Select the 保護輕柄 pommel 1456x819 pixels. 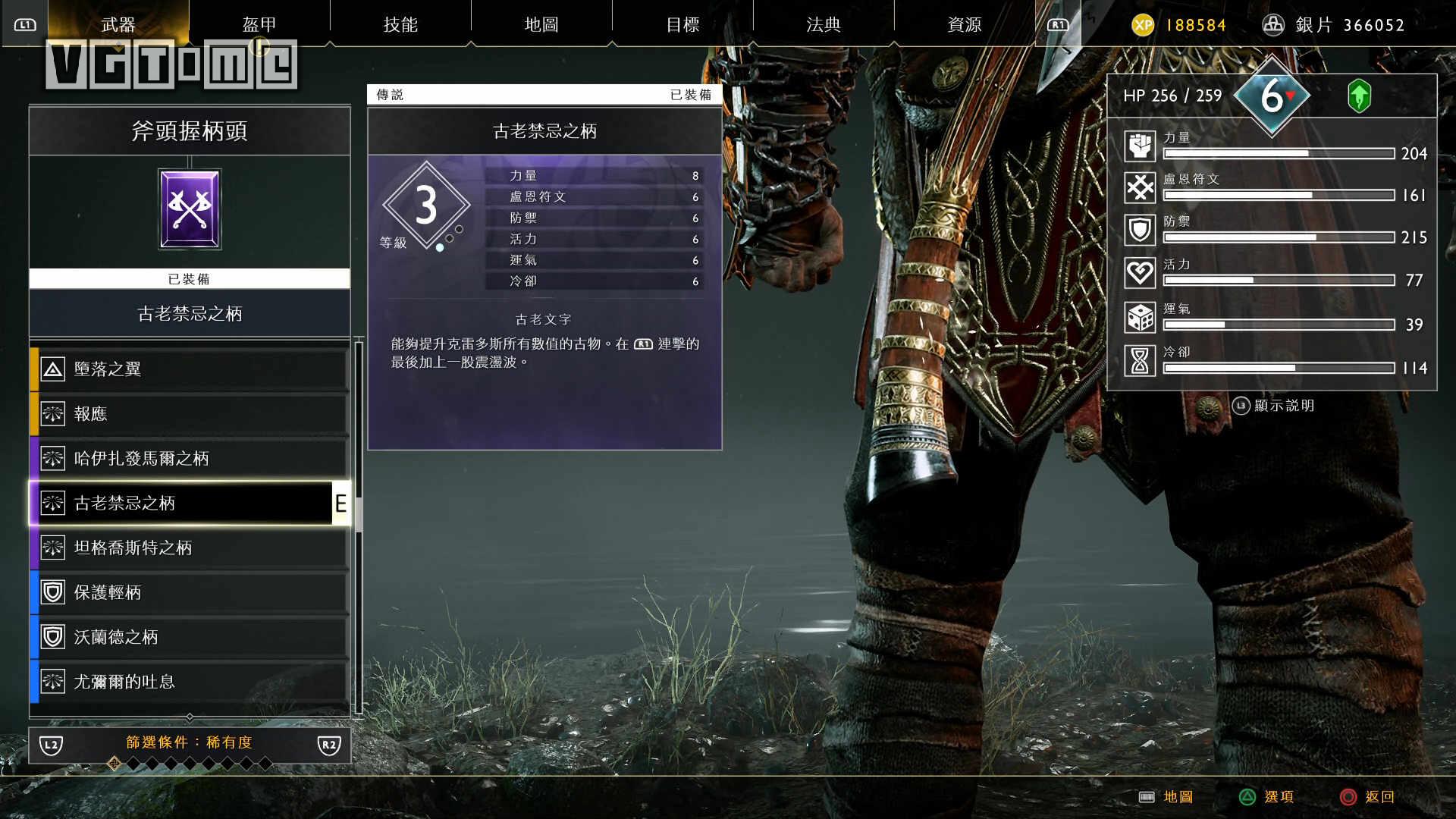190,593
